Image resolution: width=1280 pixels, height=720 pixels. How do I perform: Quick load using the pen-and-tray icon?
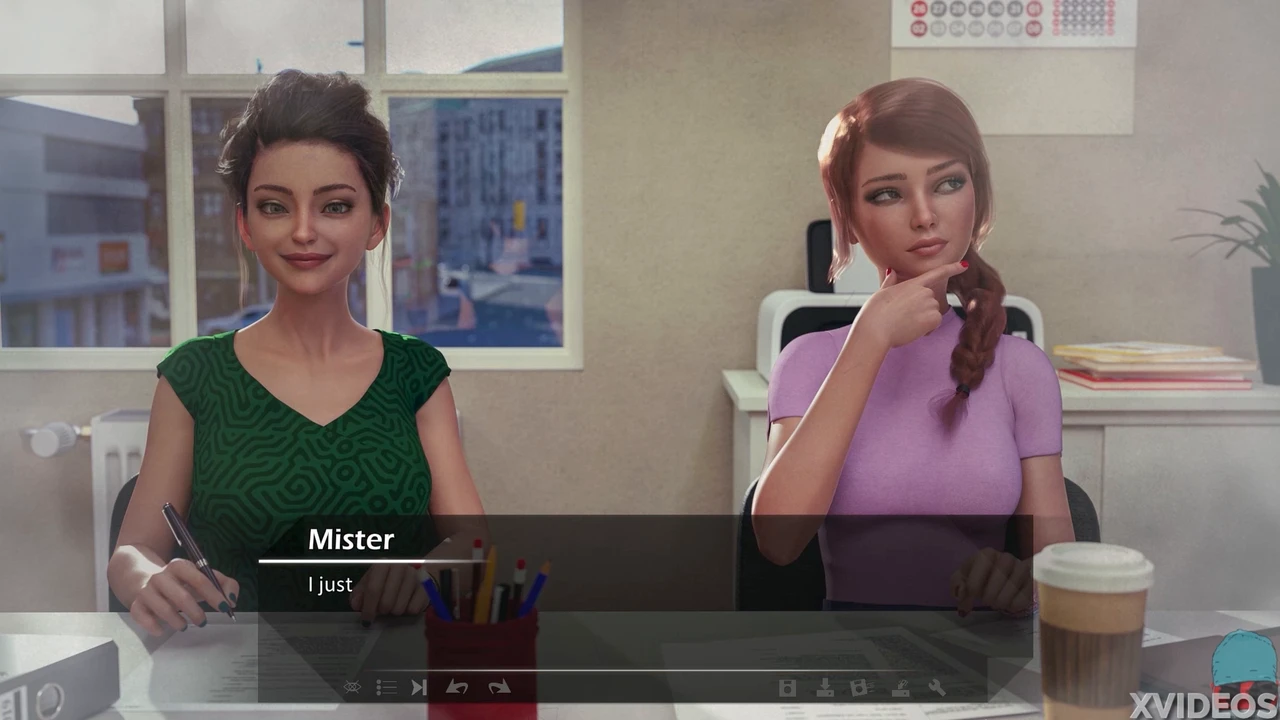click(x=900, y=687)
